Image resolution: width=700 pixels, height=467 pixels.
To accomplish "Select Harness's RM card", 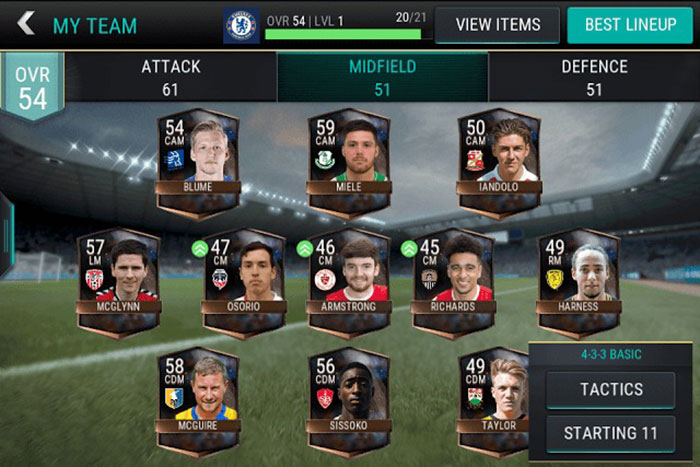I will coord(578,281).
